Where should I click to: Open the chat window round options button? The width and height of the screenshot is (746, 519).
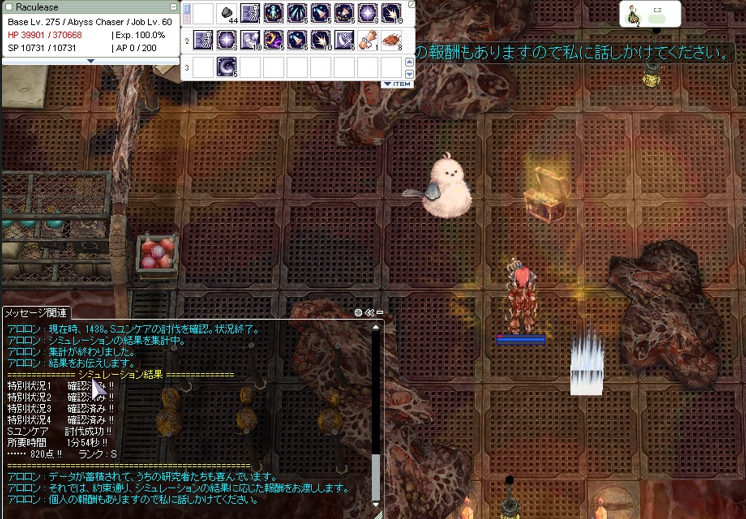[x=358, y=313]
